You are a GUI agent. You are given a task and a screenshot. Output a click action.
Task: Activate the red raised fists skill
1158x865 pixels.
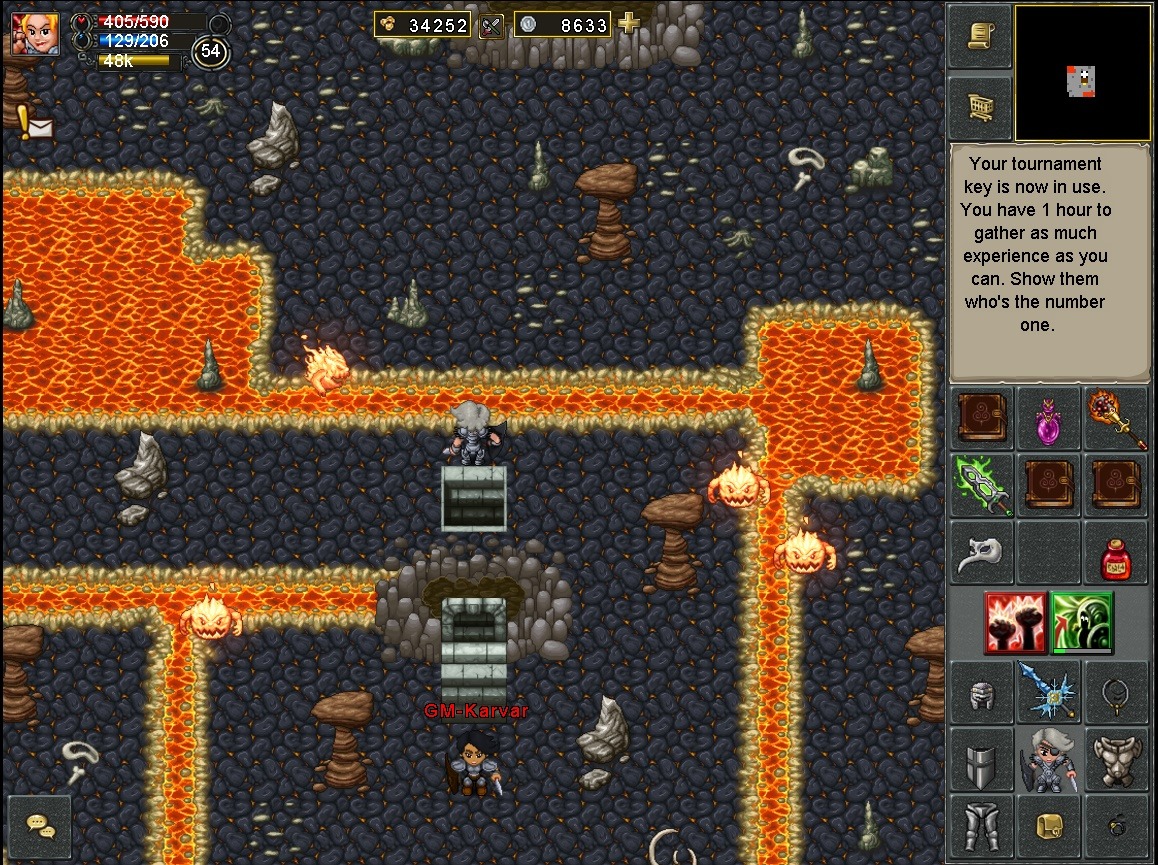(x=1015, y=622)
